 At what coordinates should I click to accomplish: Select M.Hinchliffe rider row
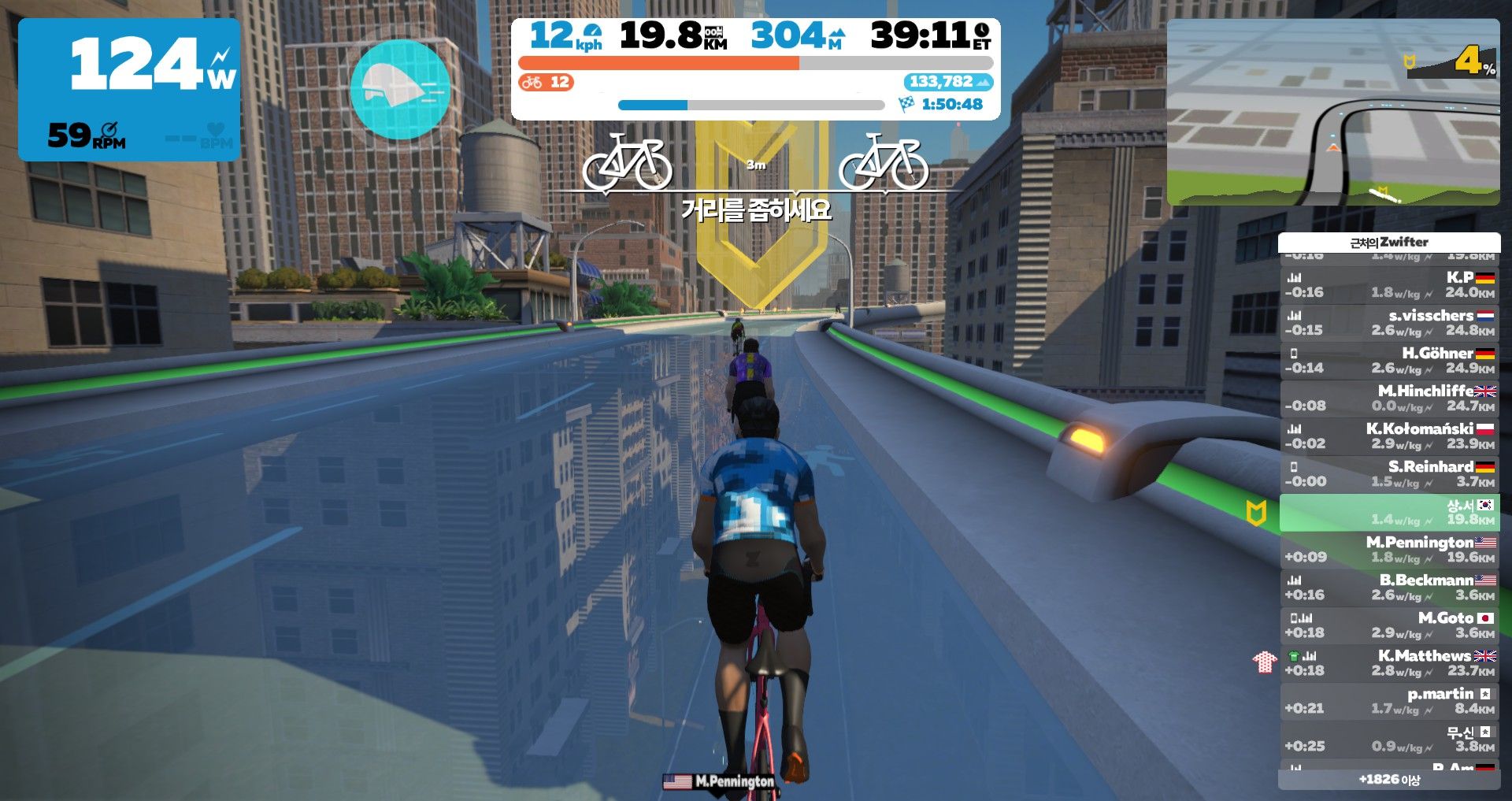pos(1389,398)
